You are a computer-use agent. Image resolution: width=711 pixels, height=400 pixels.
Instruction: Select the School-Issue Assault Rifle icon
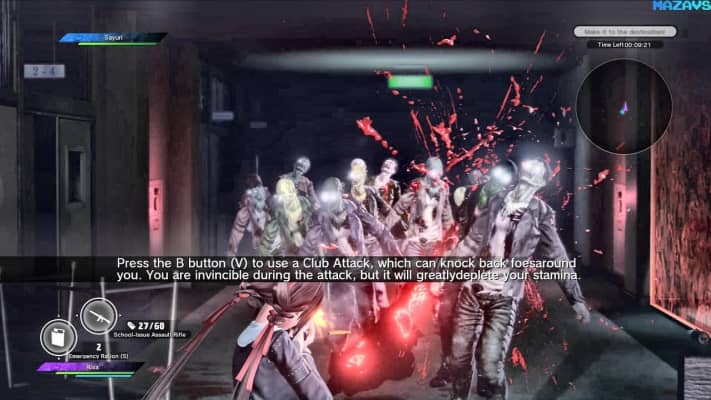point(98,316)
